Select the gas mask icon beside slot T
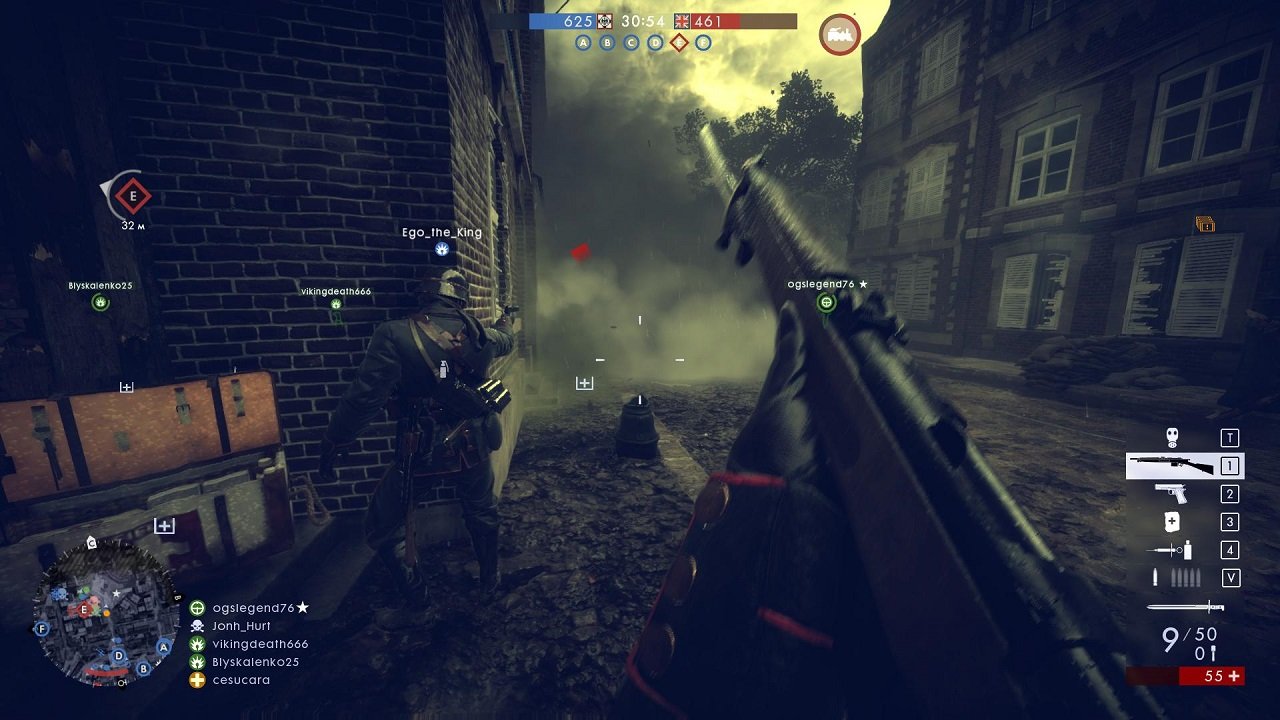The height and width of the screenshot is (720, 1280). [x=1172, y=438]
